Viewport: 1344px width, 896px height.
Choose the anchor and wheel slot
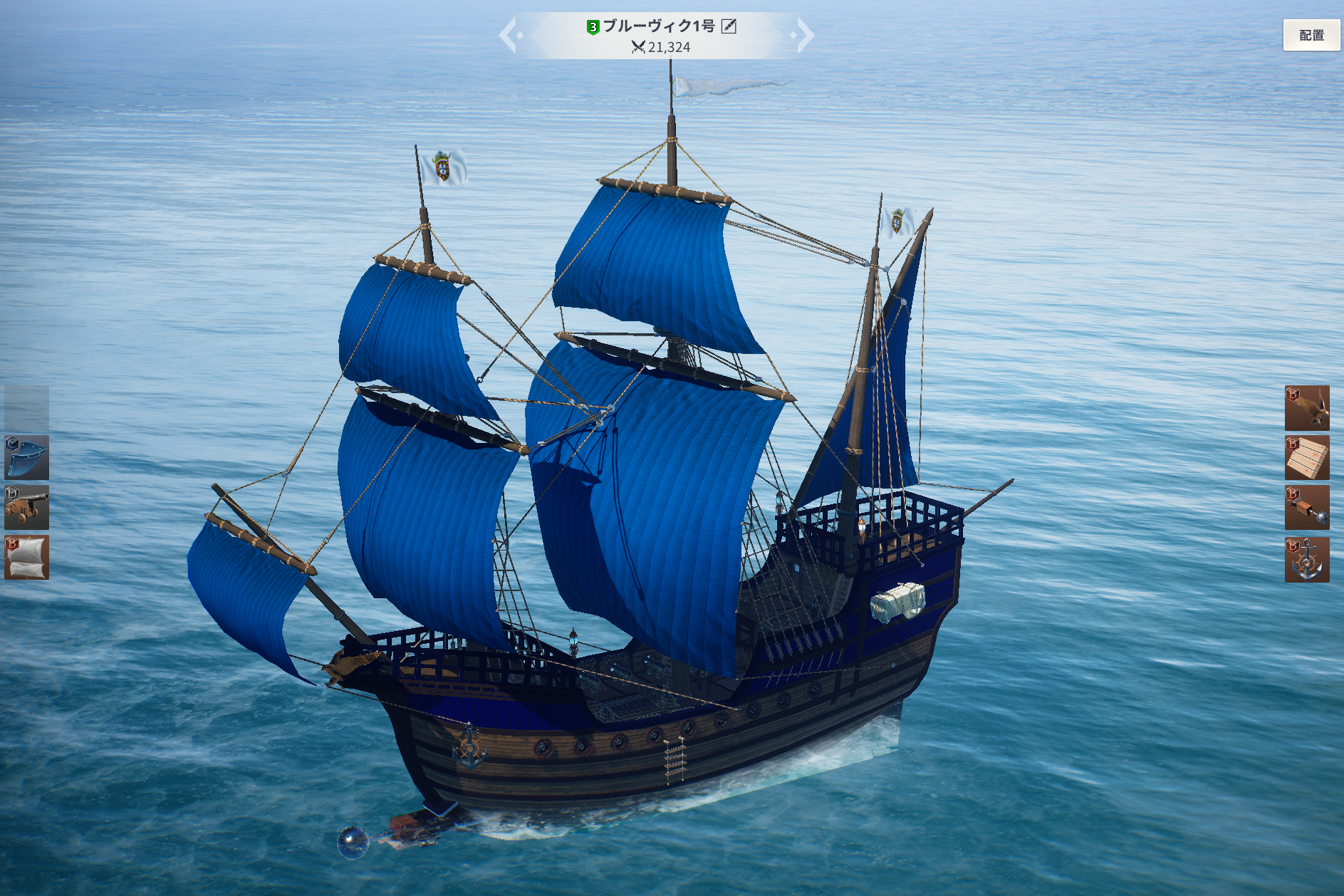pos(1306,560)
